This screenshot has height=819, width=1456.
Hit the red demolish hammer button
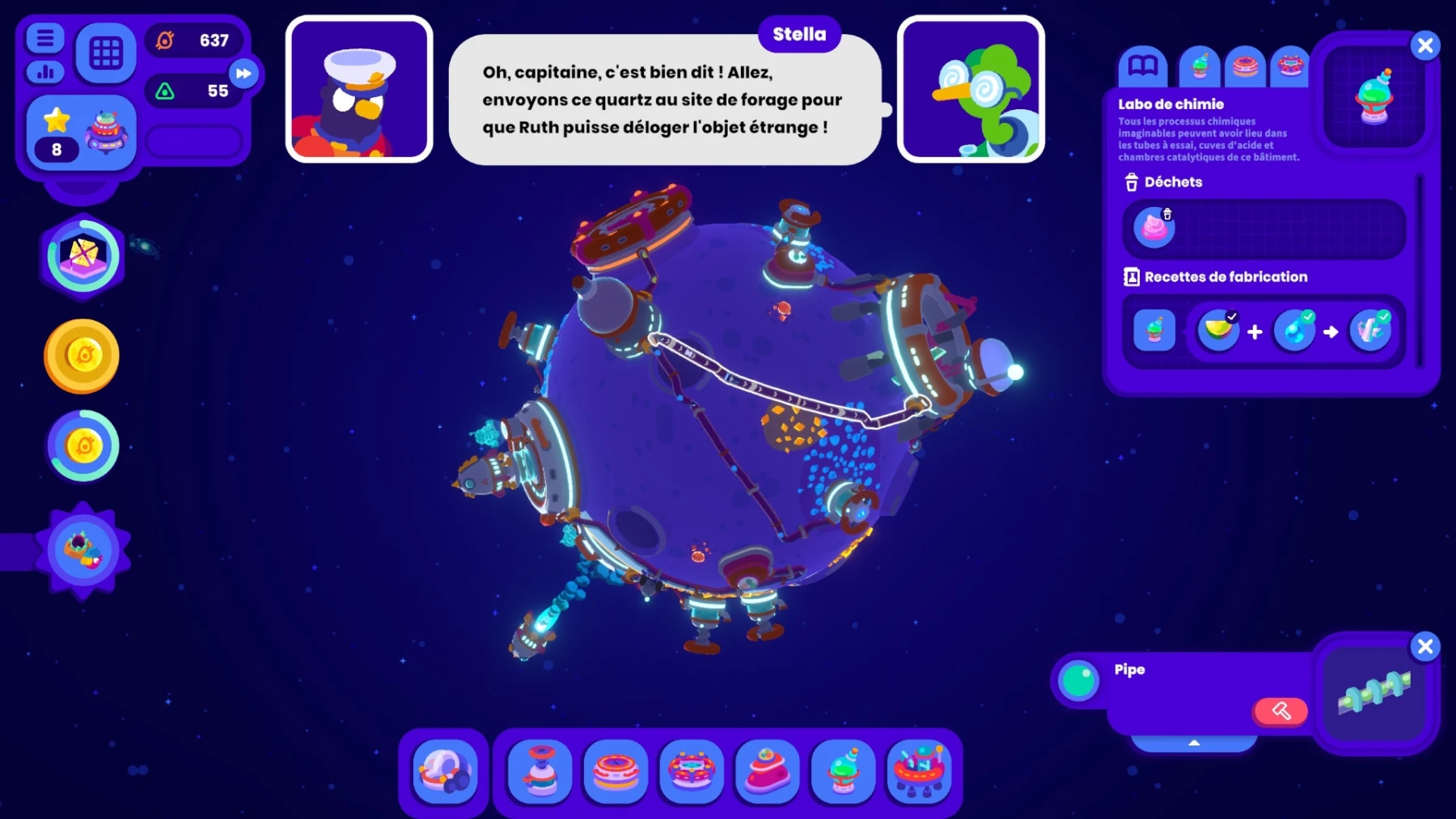(x=1280, y=711)
